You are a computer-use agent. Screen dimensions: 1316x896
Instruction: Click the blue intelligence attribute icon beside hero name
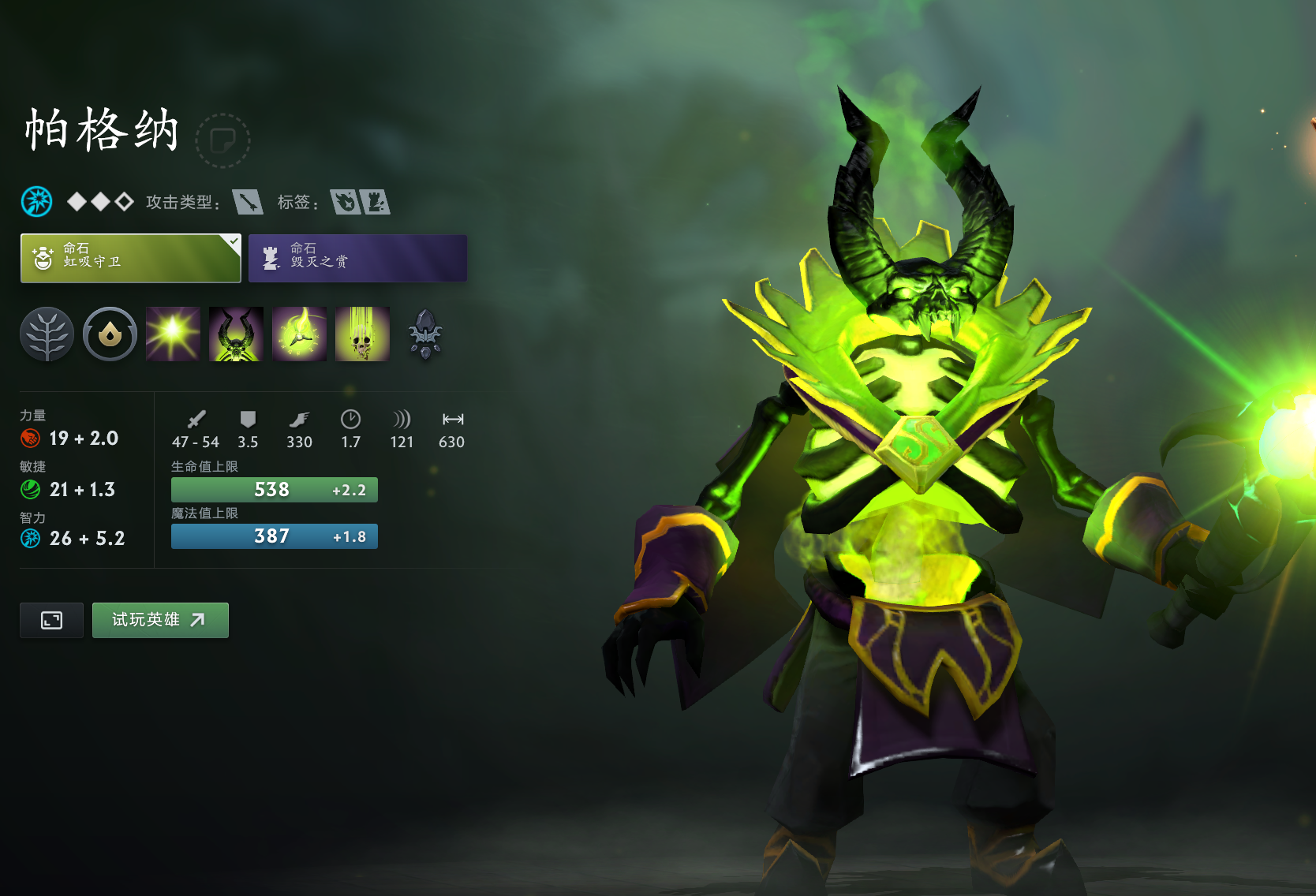(x=35, y=201)
